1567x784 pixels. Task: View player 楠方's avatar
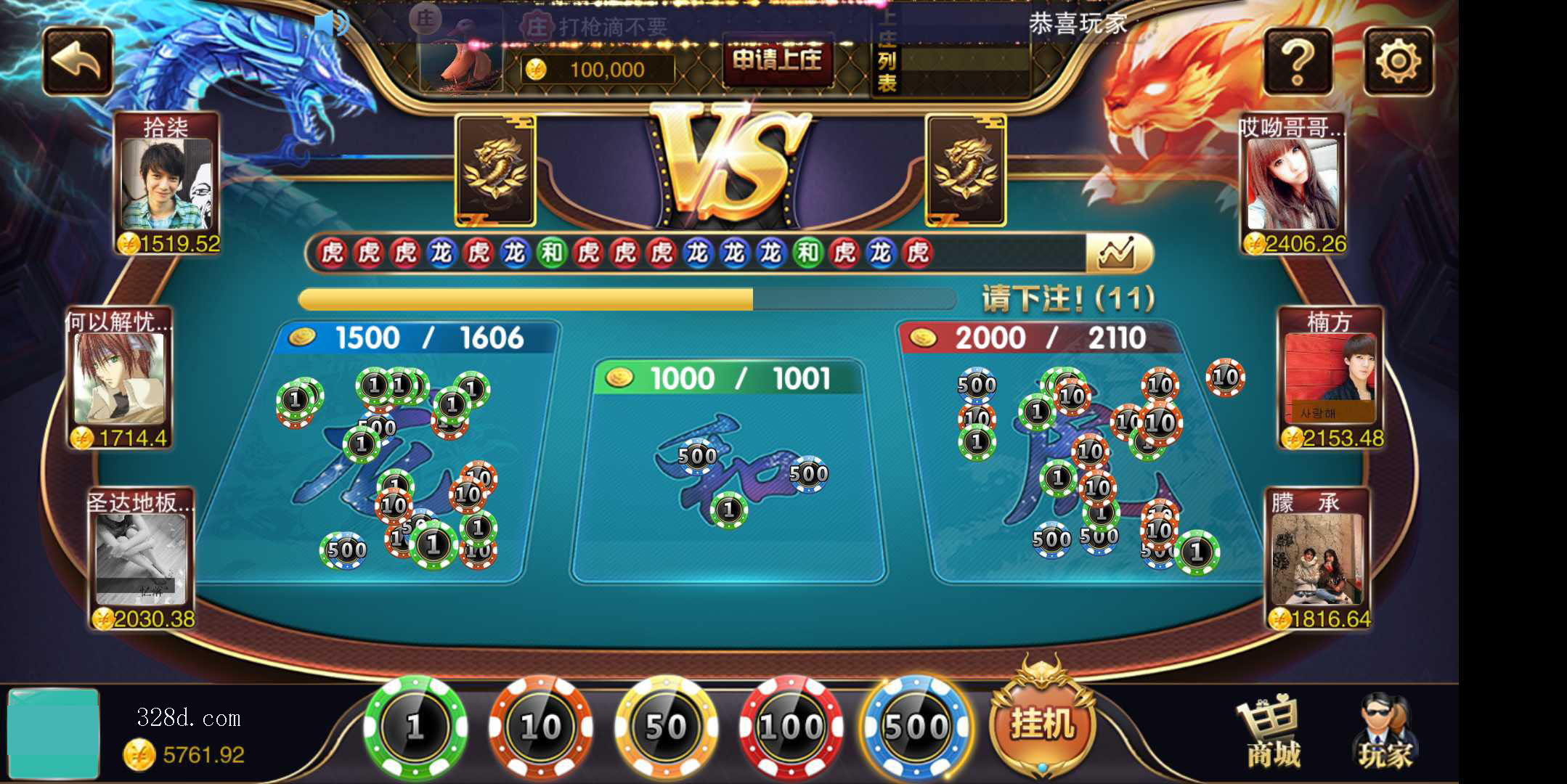click(x=1330, y=377)
